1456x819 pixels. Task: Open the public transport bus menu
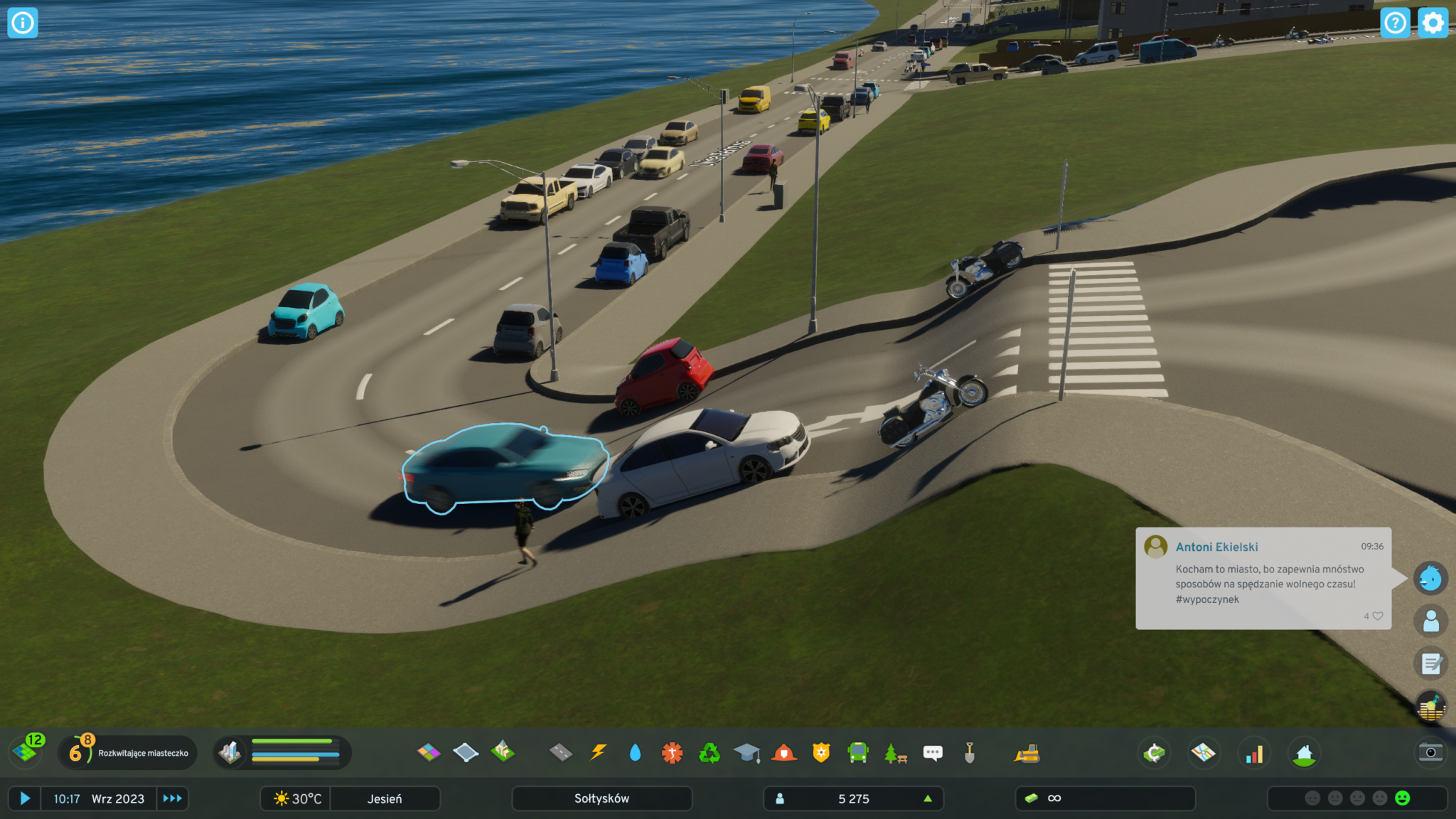pyautogui.click(x=858, y=752)
